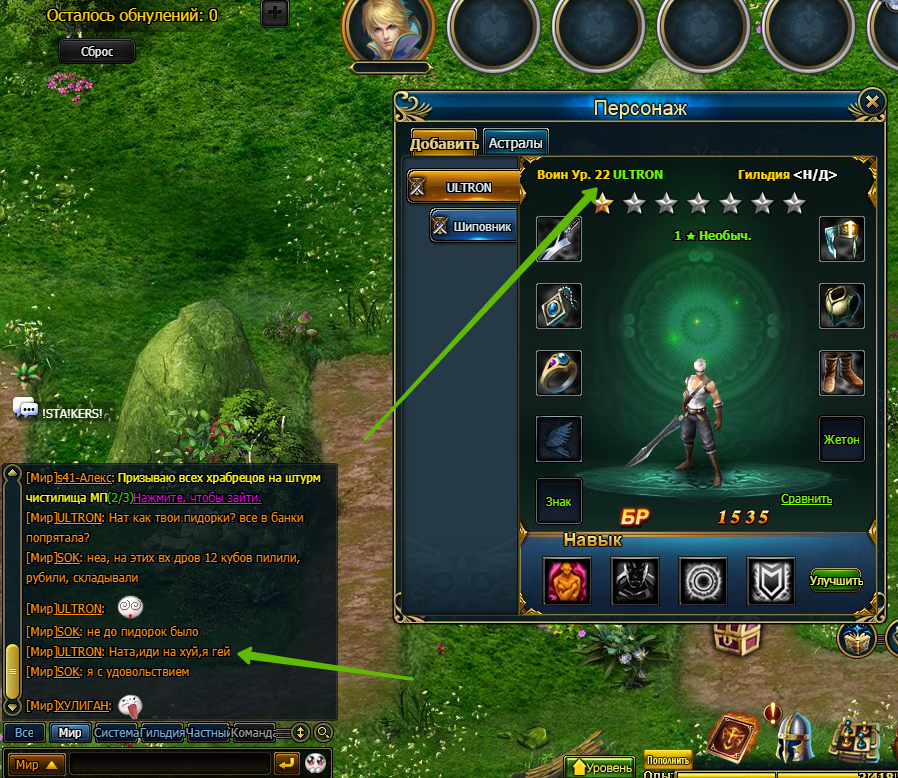Select the Шиповник companion entry
Viewport: 898px width, 778px height.
473,227
